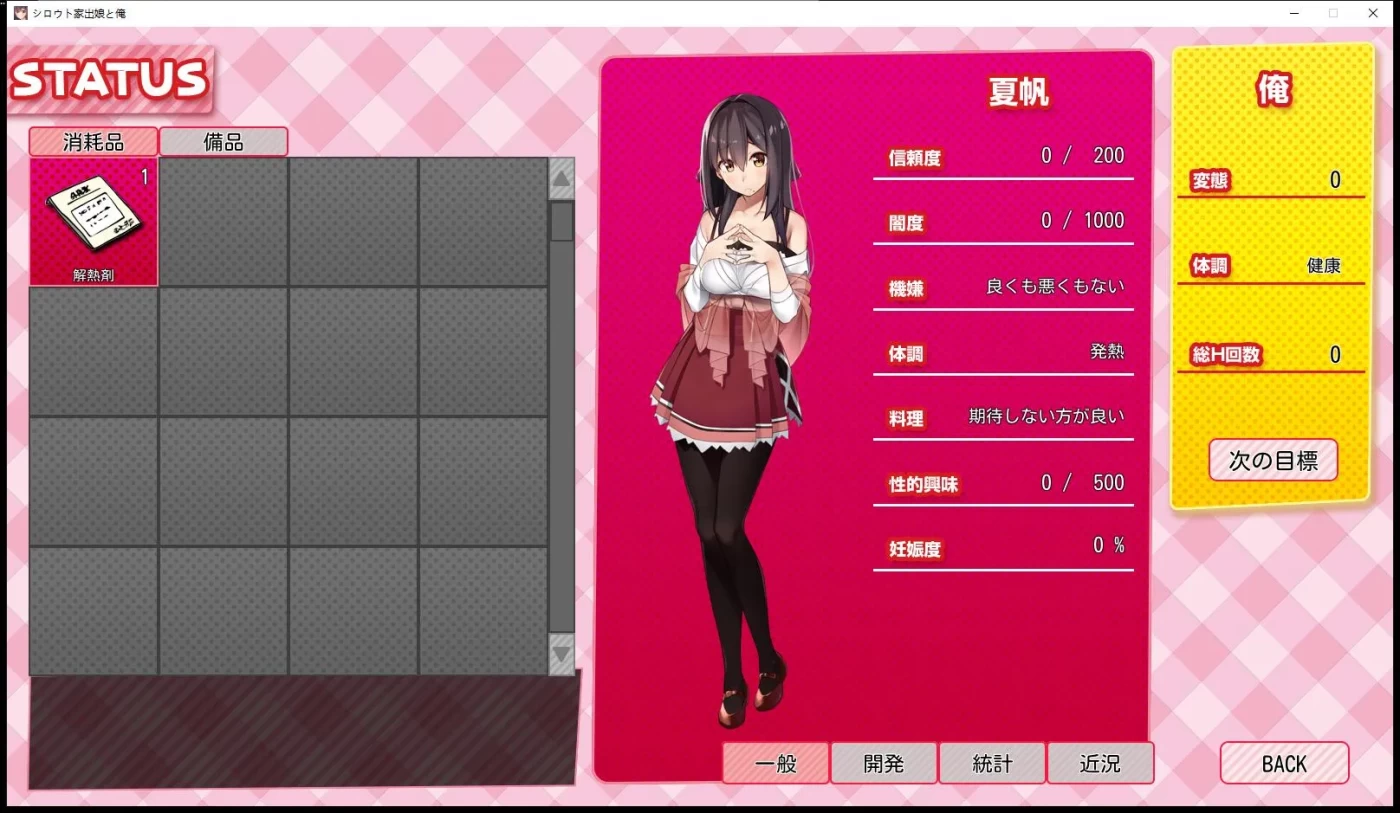Click the 機嫌 stat badge

coord(908,288)
